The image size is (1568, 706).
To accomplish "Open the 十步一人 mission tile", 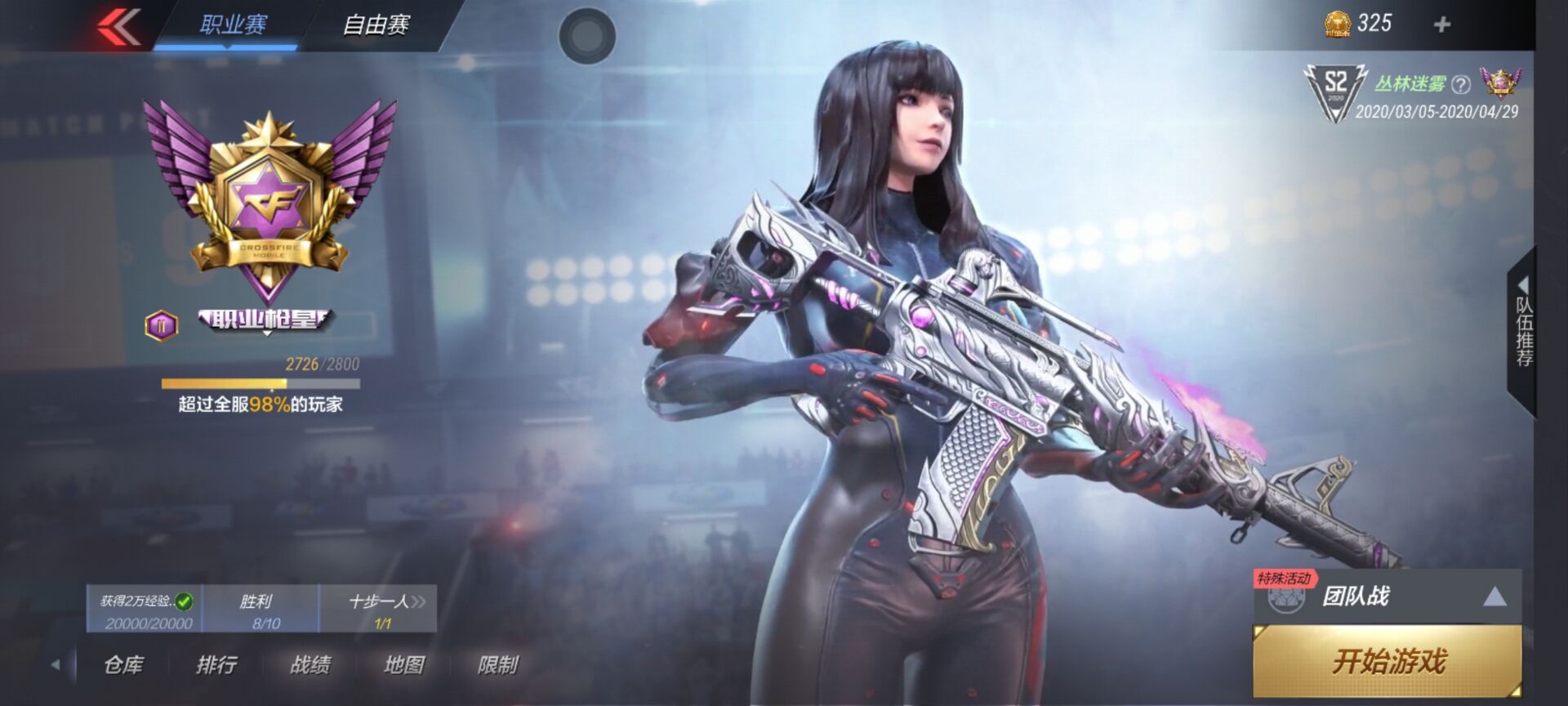I will point(381,610).
